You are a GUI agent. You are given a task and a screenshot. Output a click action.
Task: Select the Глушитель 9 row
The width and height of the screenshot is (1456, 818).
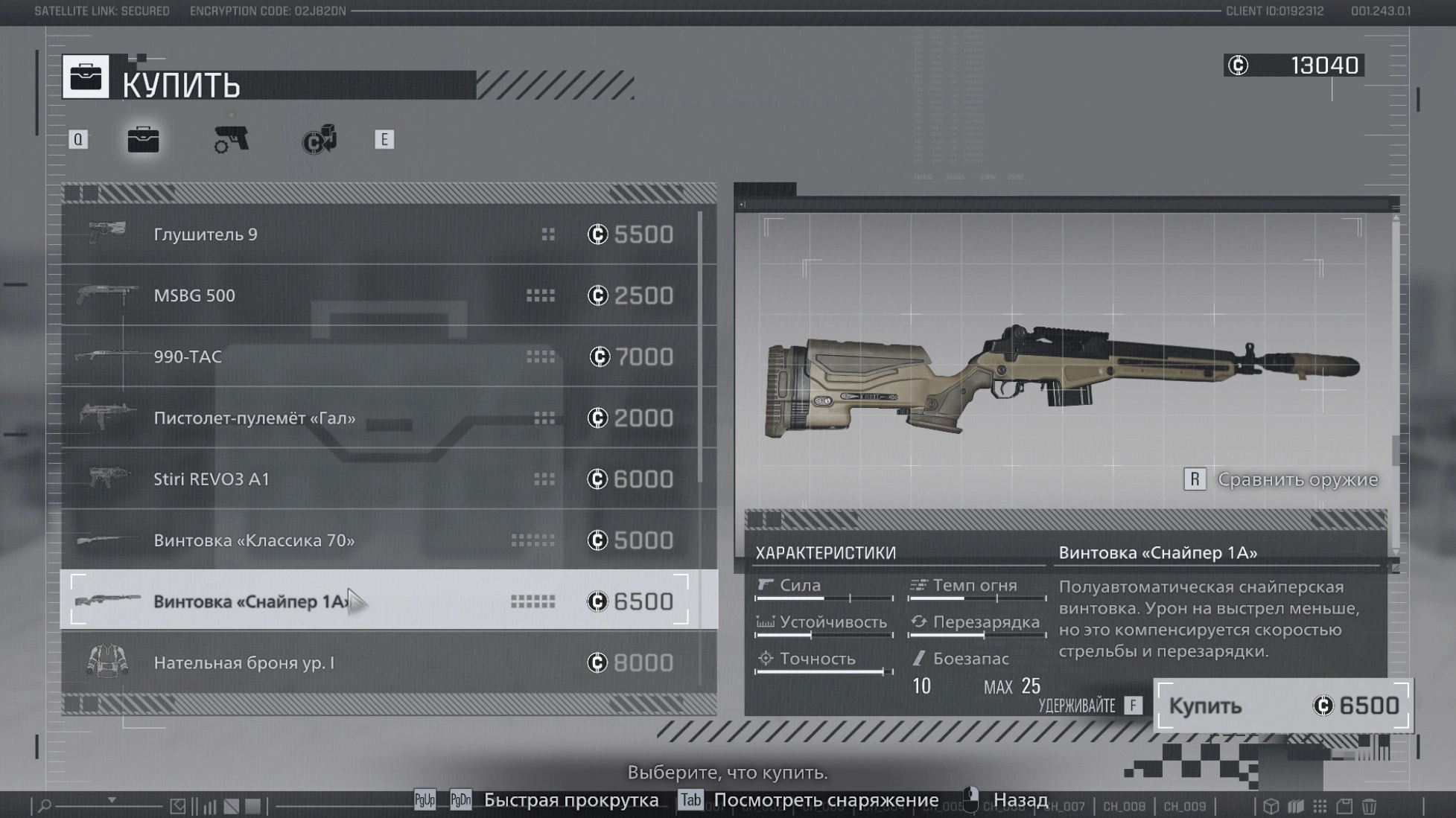click(x=387, y=234)
